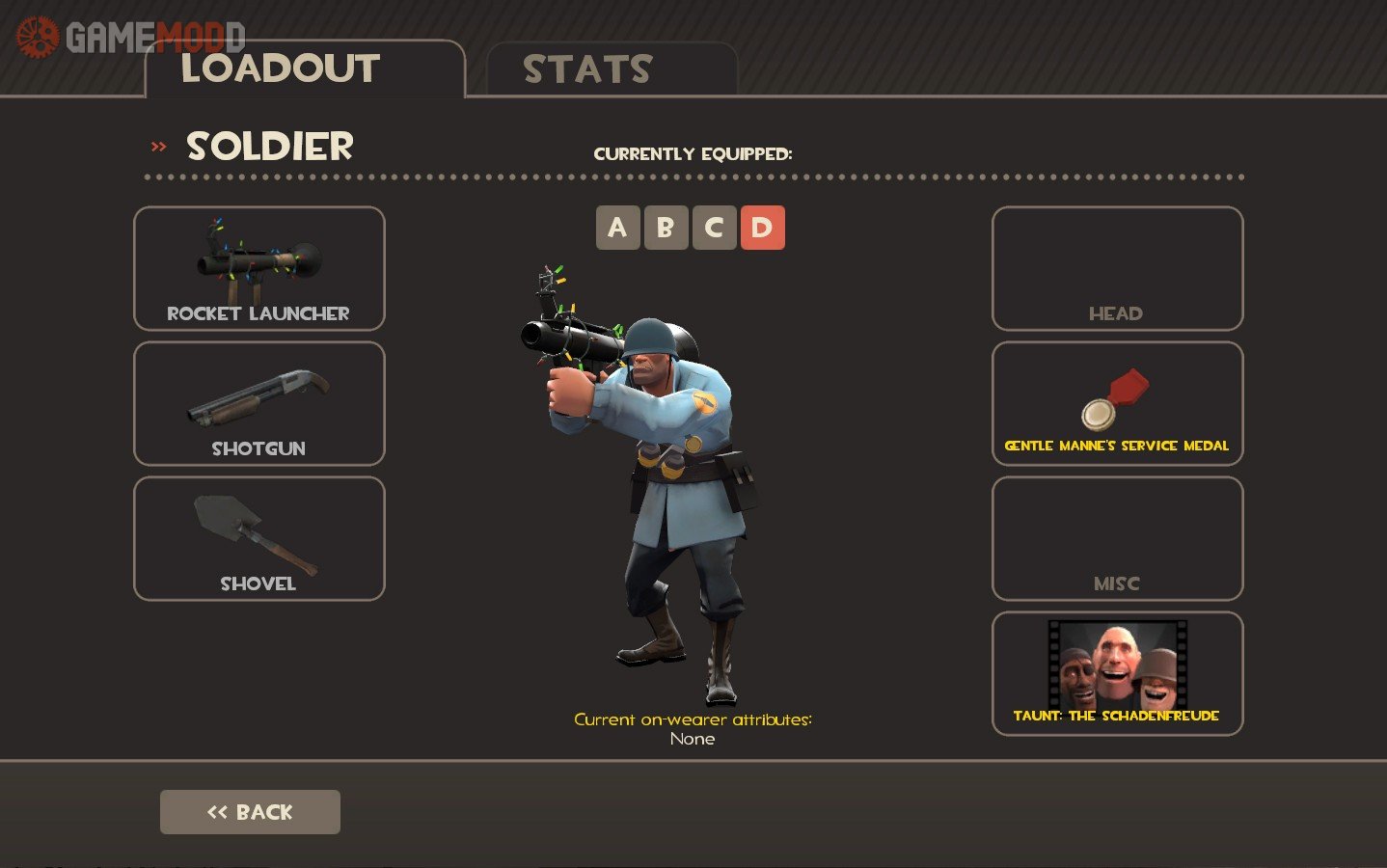Select the Loadout tab

click(304, 69)
